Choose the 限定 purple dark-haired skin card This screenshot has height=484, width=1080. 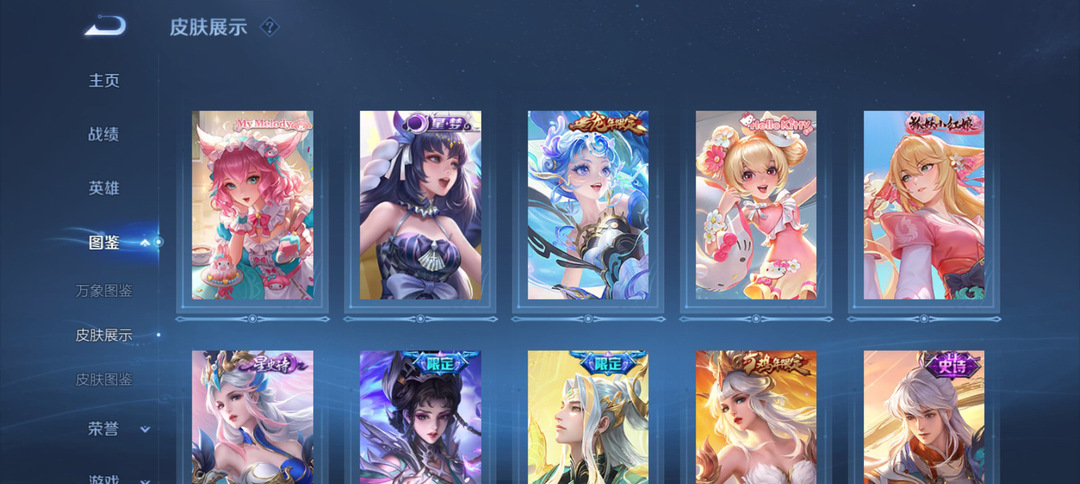[420, 417]
